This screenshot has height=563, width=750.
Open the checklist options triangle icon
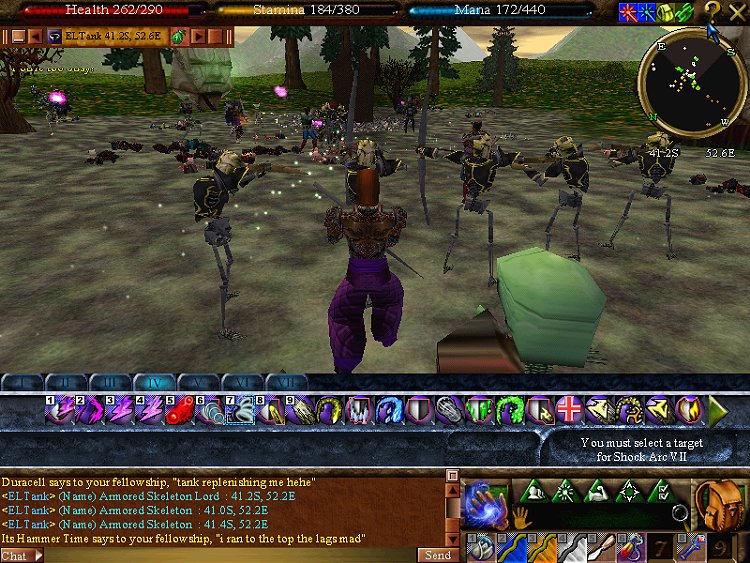point(661,491)
